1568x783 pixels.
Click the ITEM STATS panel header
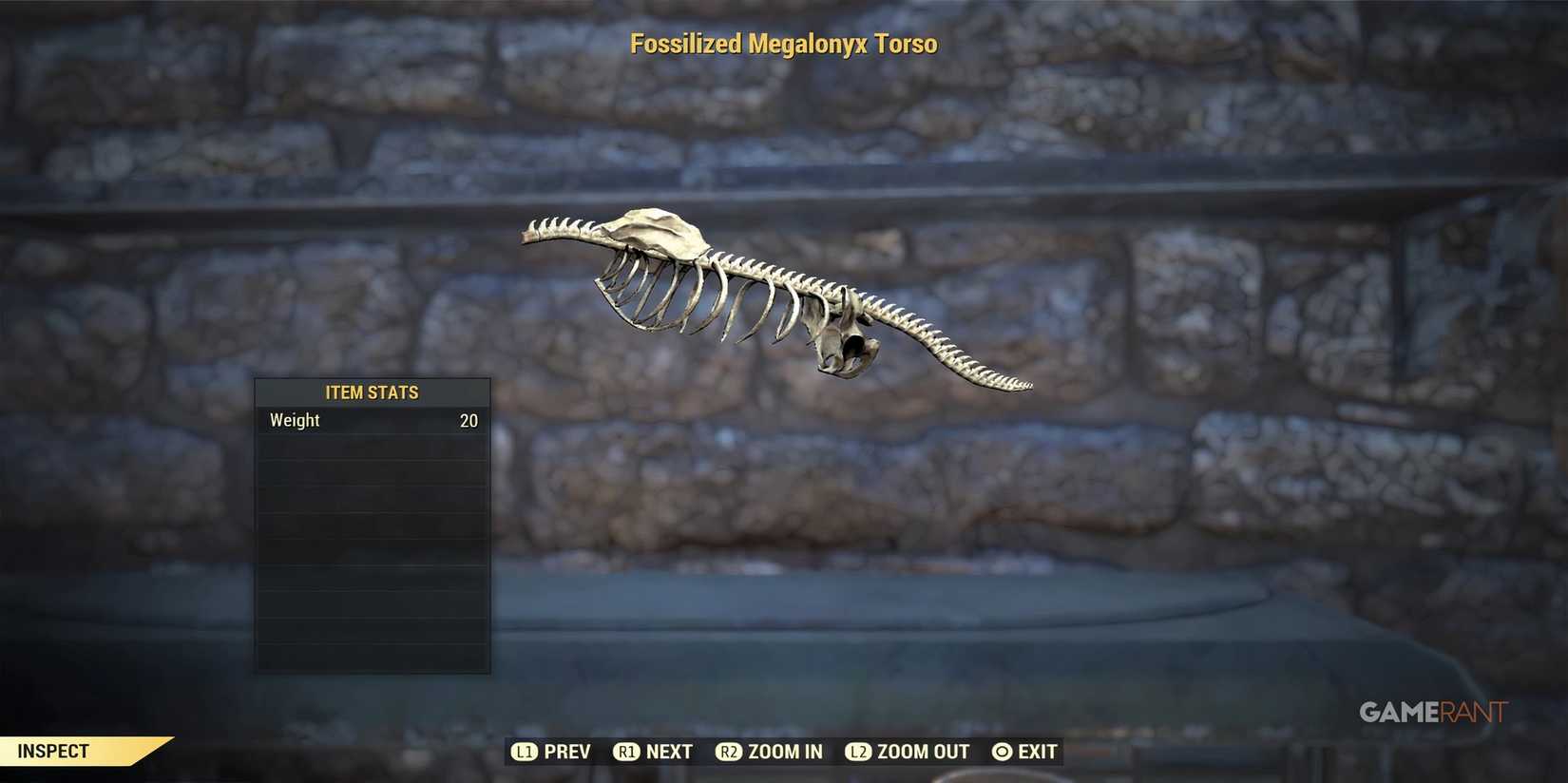(x=372, y=391)
